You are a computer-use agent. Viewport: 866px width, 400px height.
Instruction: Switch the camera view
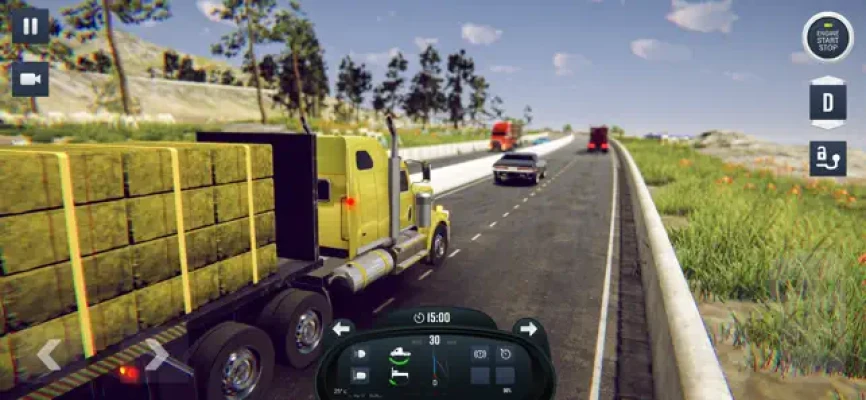pyautogui.click(x=30, y=79)
